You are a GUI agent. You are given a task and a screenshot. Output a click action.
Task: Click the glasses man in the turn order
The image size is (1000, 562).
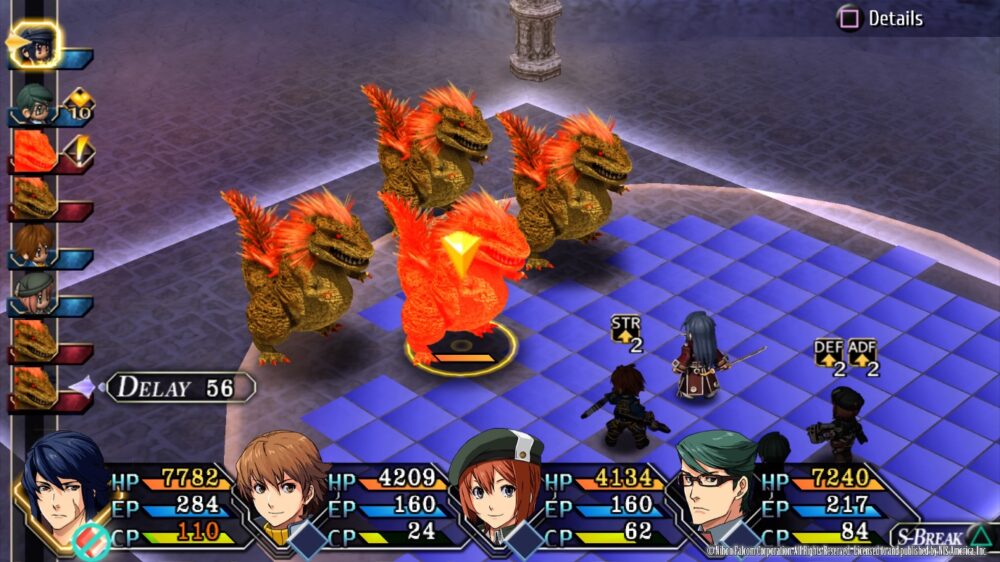coord(34,102)
